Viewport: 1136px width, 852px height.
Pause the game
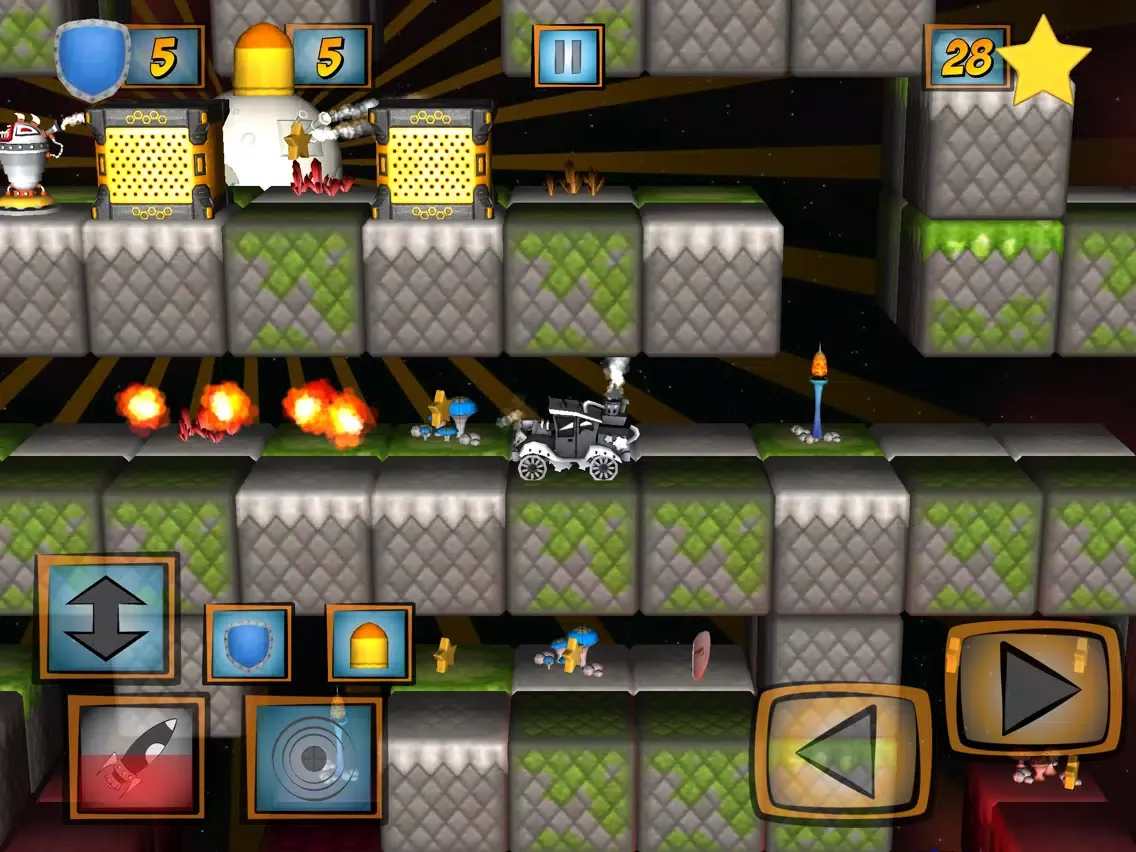tap(567, 56)
